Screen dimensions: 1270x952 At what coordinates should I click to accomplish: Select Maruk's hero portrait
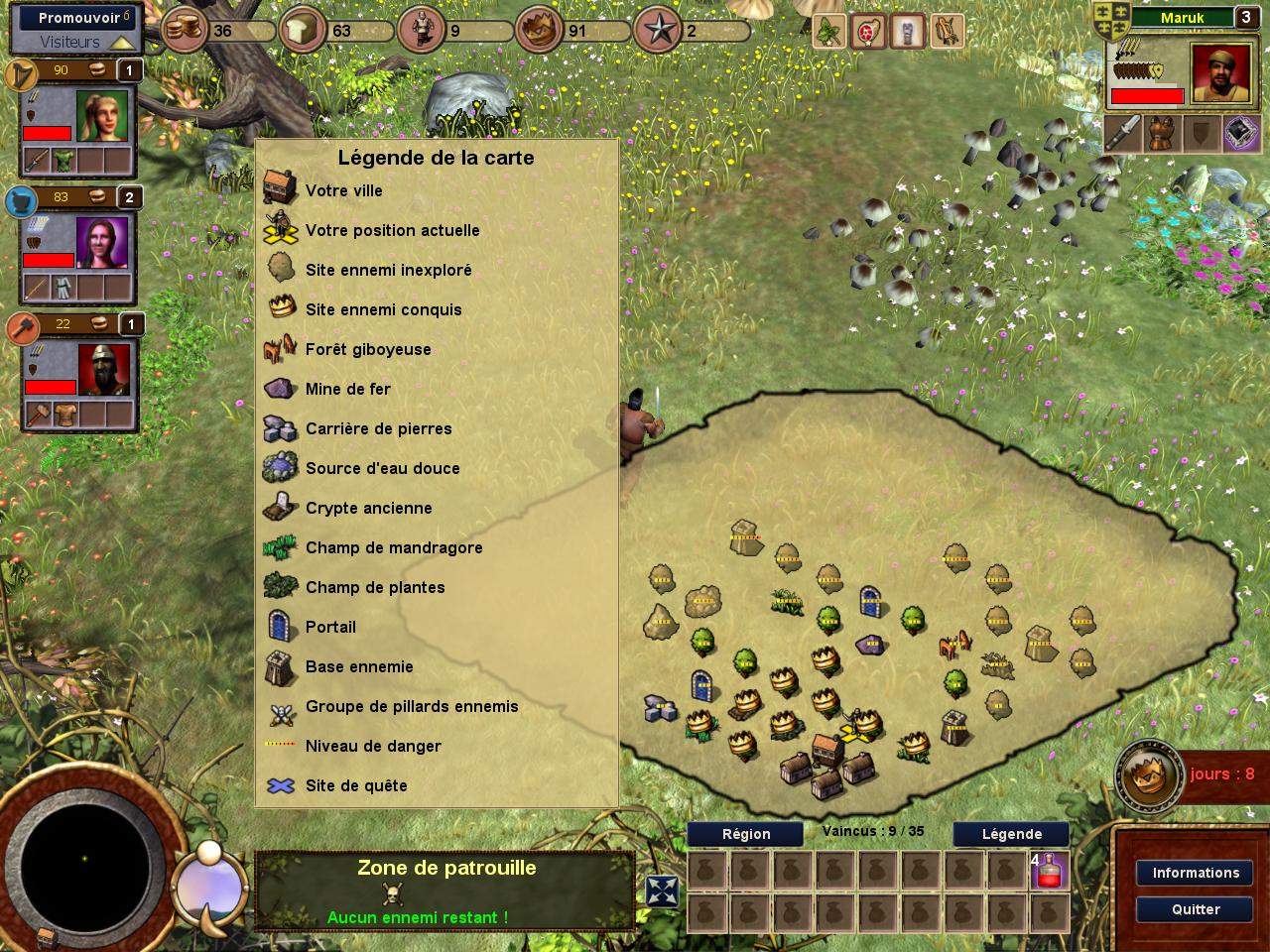[x=1217, y=73]
